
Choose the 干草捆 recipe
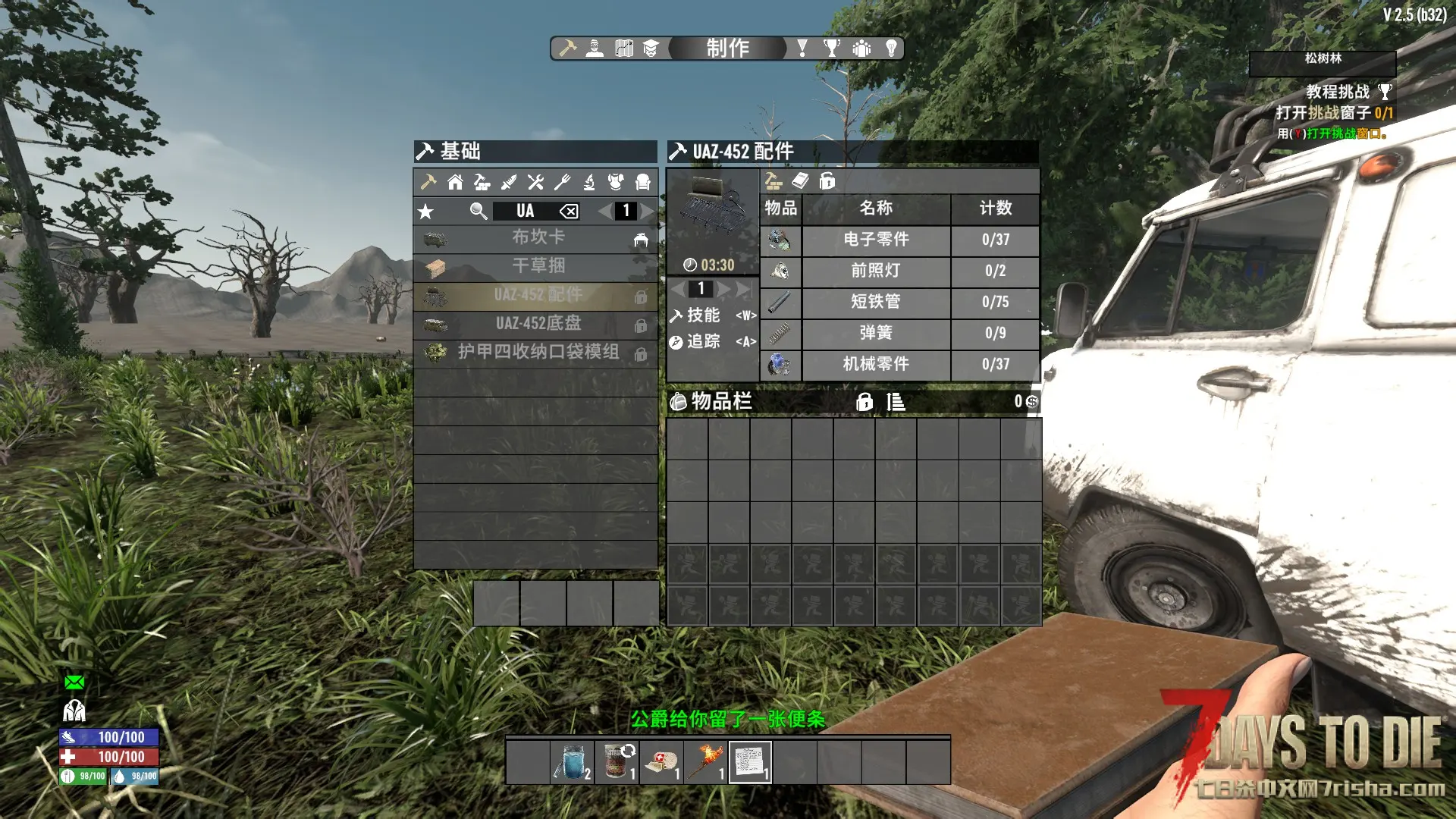[x=537, y=266]
